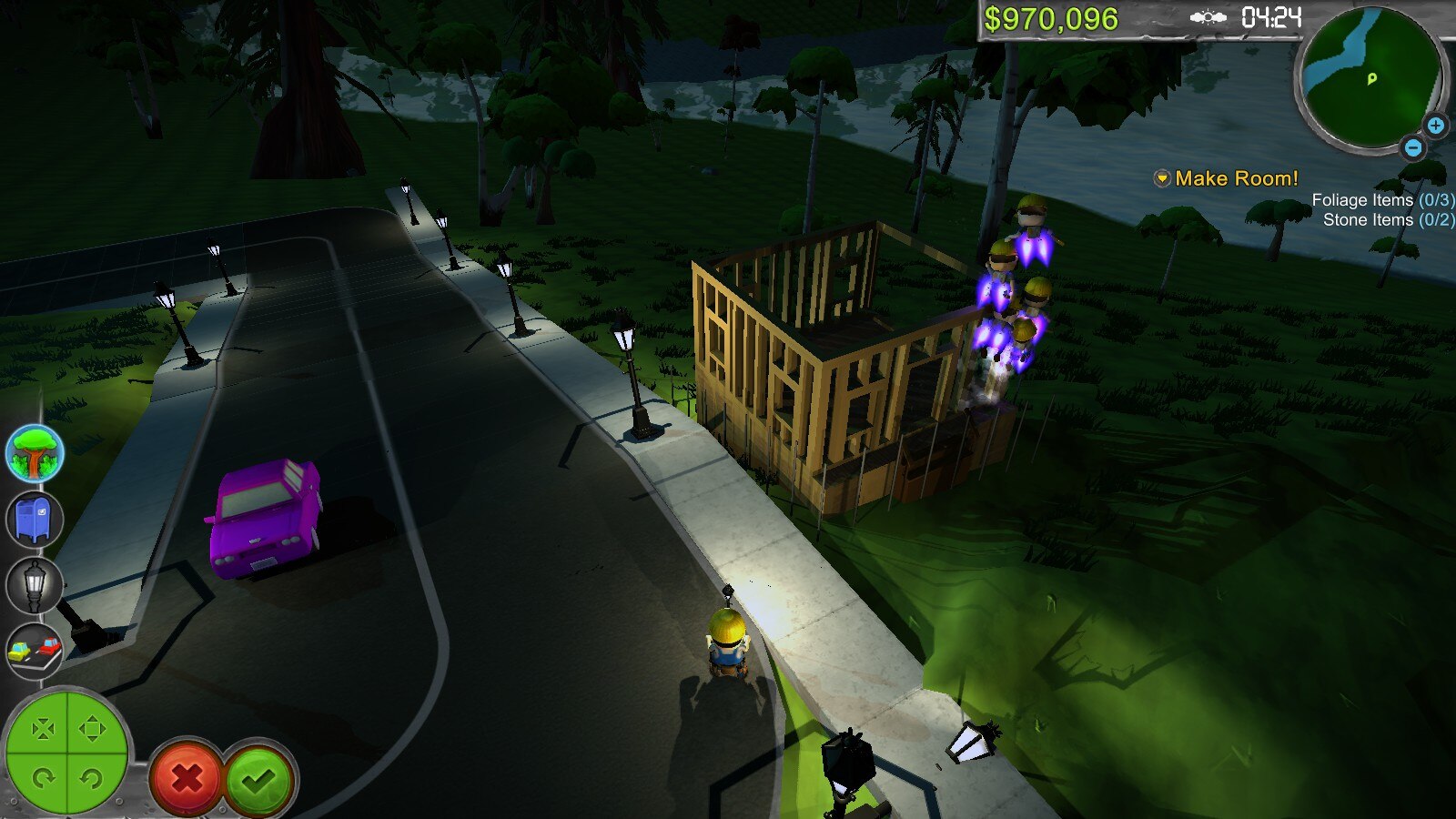Choose the street lamp category
1456x819 pixels.
(x=35, y=585)
